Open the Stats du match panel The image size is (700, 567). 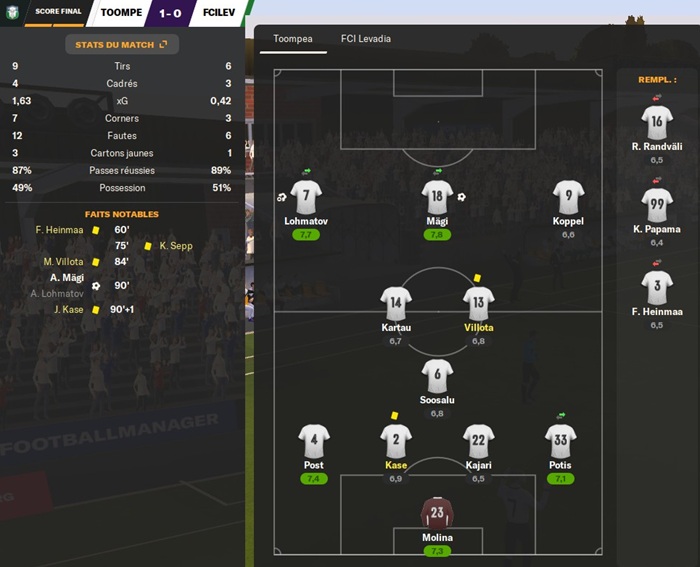click(x=122, y=44)
